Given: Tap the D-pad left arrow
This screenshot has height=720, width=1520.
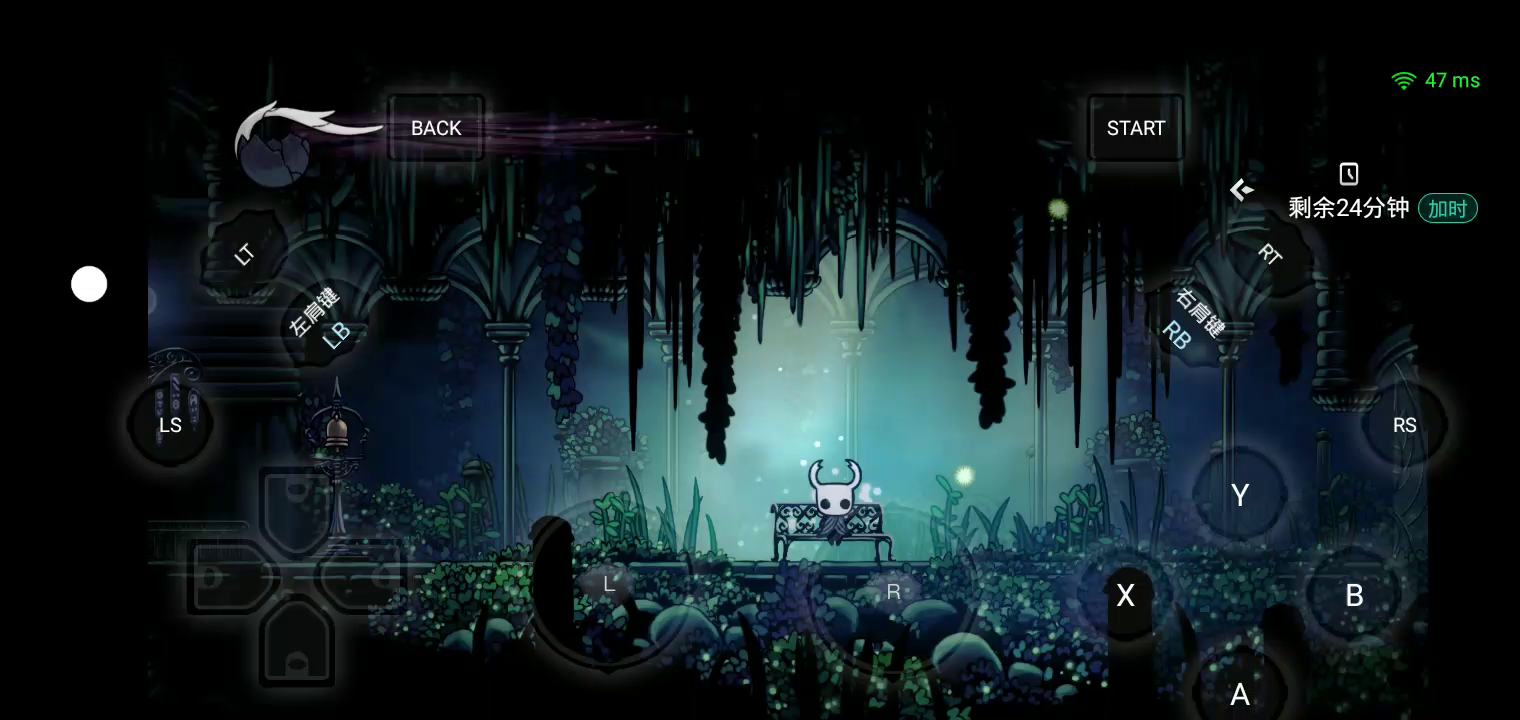Looking at the screenshot, I should pyautogui.click(x=228, y=577).
